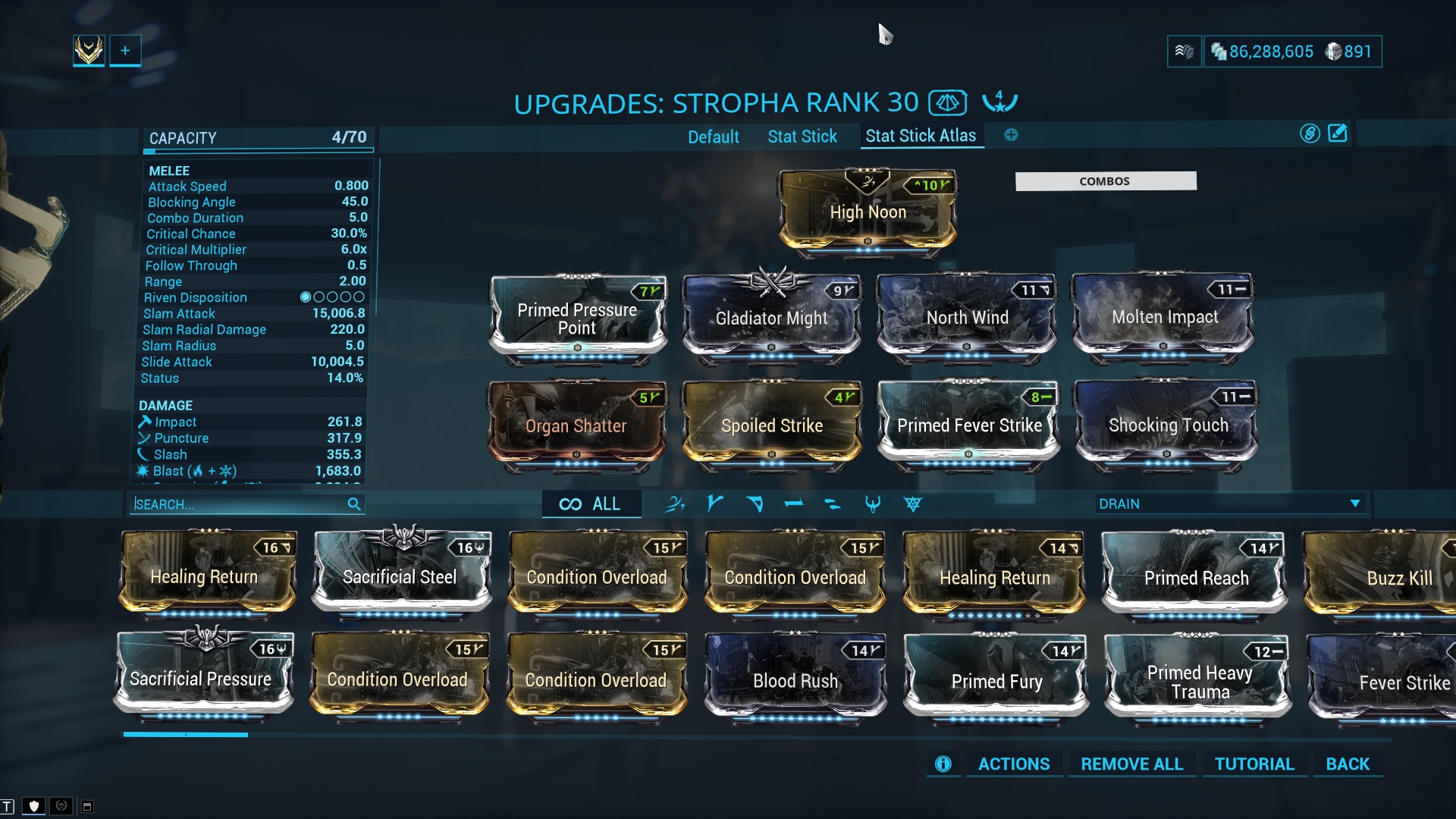The image size is (1456, 819).
Task: Select the Molten Impact mod
Action: 1164,317
